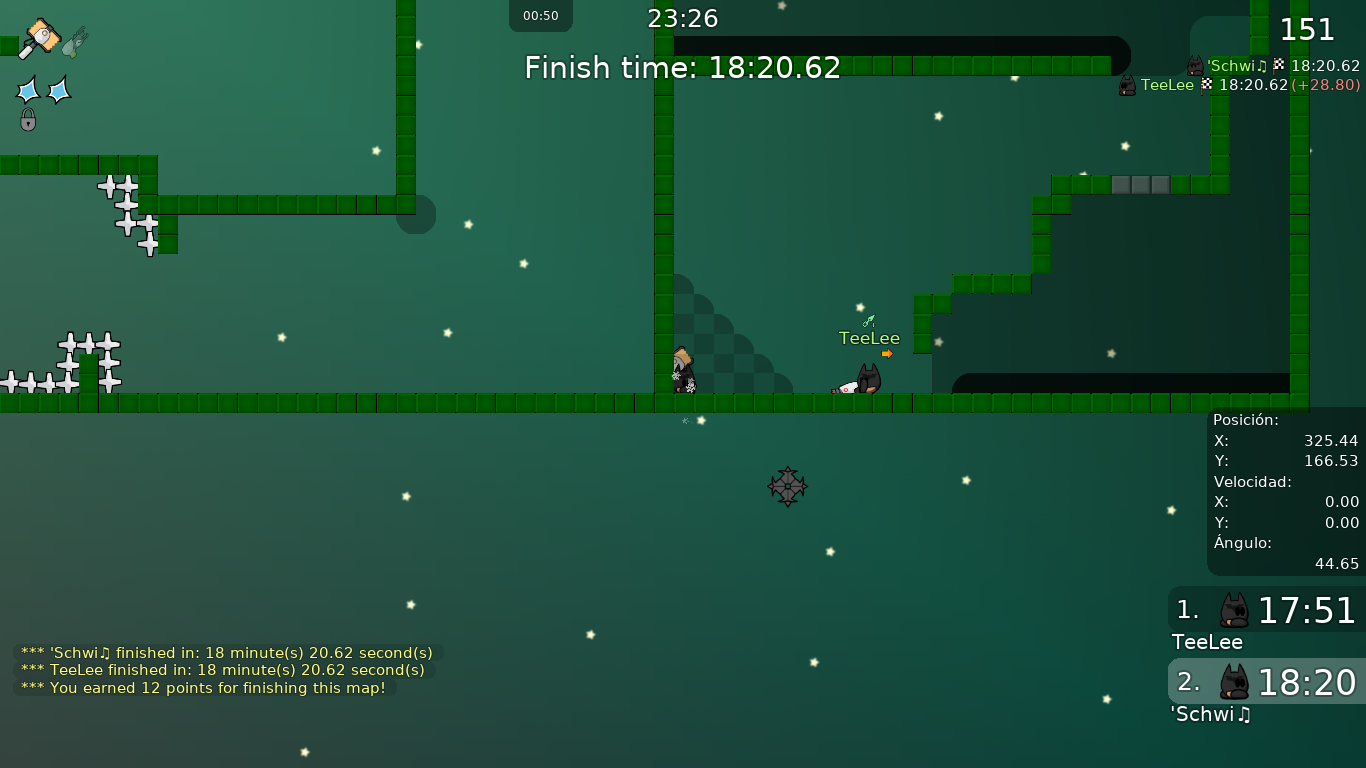Viewport: 1366px width, 768px height.
Task: Select the hammer weapon icon
Action: pos(40,38)
